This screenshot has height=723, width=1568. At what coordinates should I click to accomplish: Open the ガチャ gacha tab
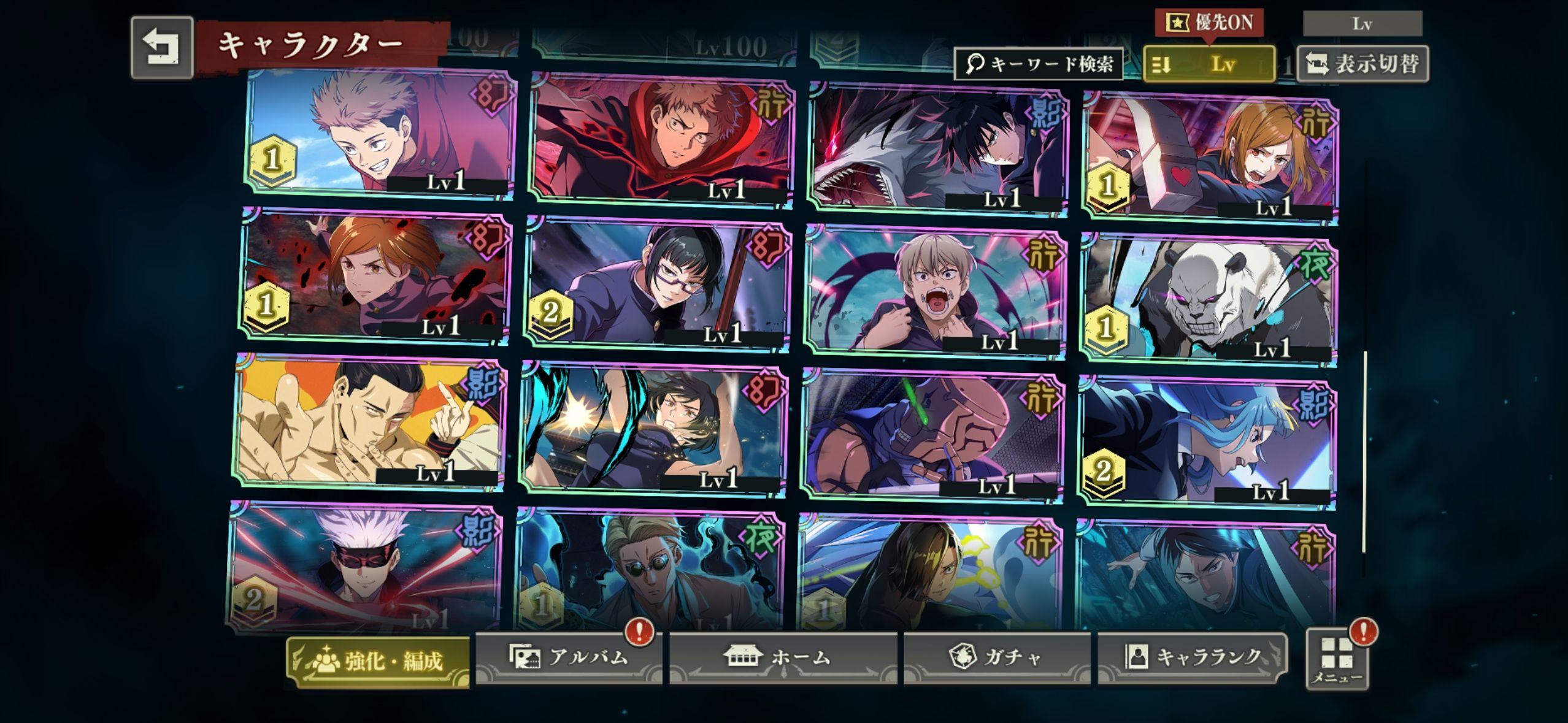click(996, 657)
